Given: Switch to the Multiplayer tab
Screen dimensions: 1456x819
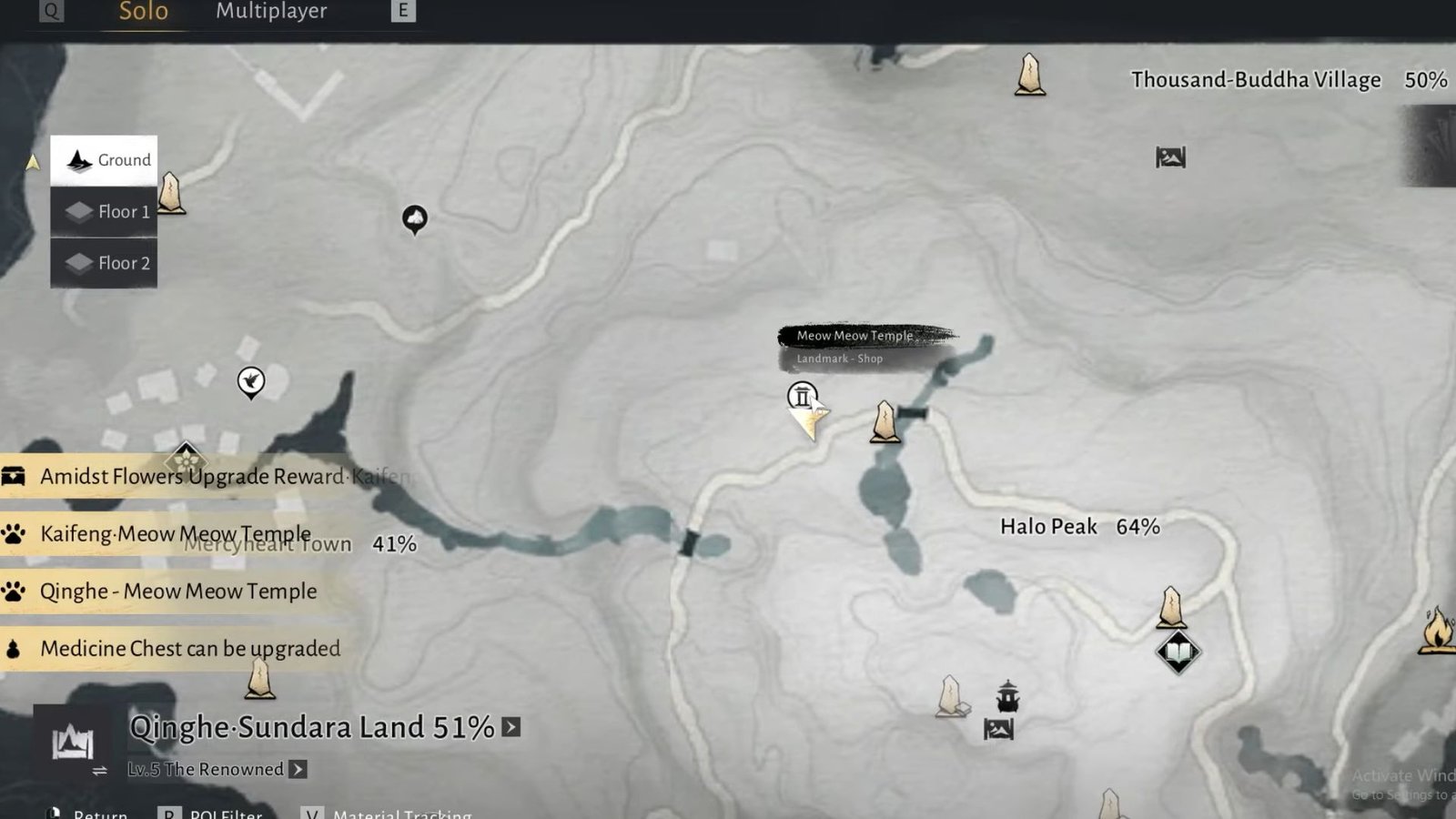Looking at the screenshot, I should (x=271, y=12).
